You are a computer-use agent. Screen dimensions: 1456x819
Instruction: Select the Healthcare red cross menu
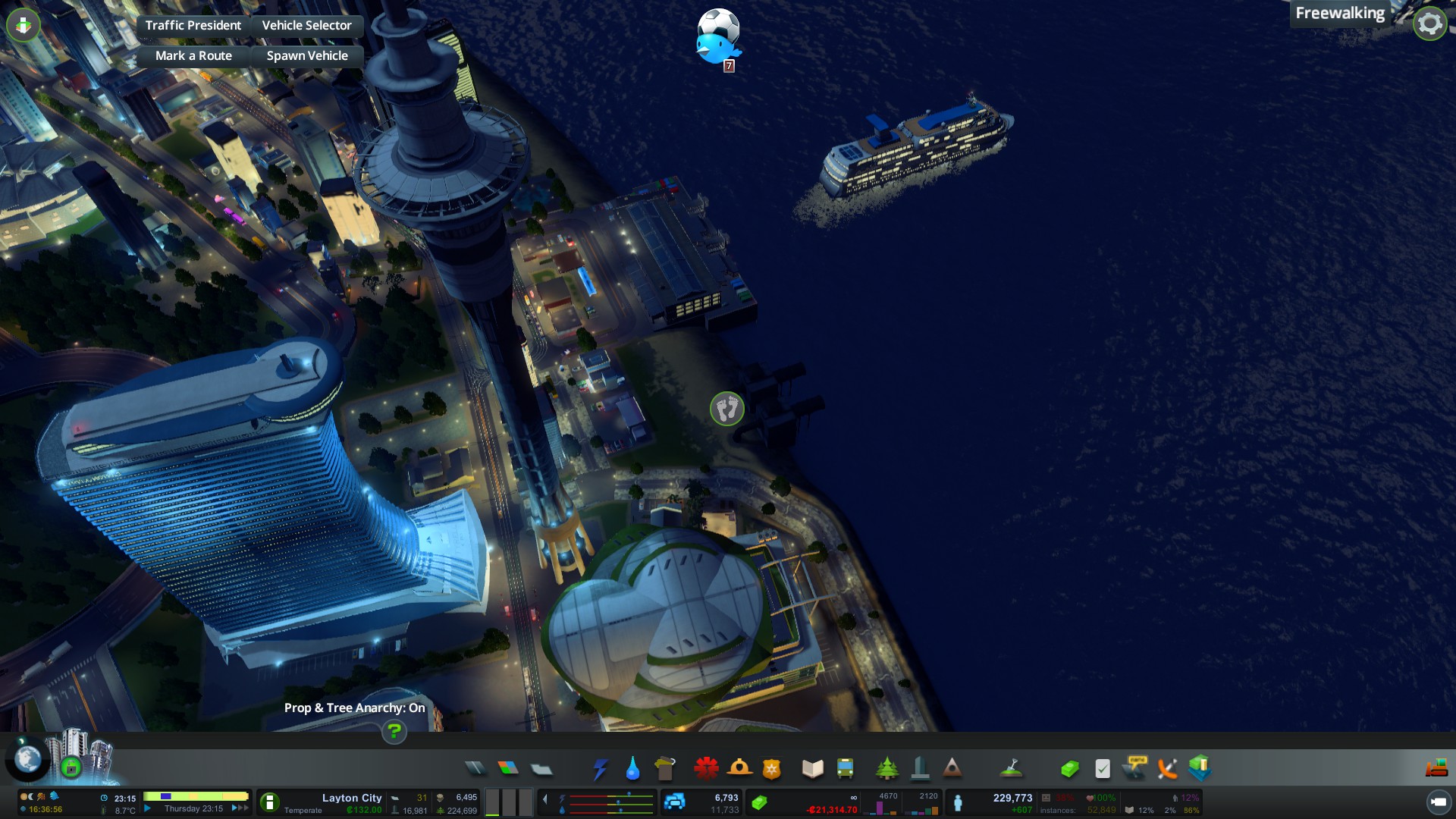(706, 768)
